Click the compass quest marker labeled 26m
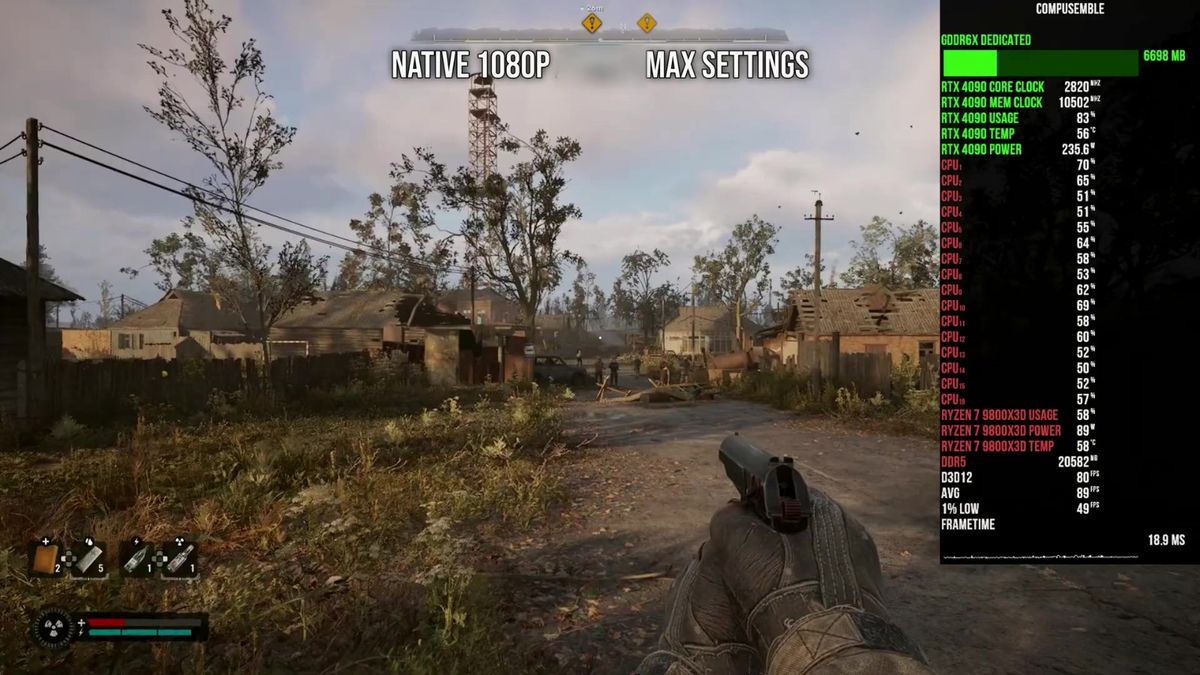 point(592,22)
